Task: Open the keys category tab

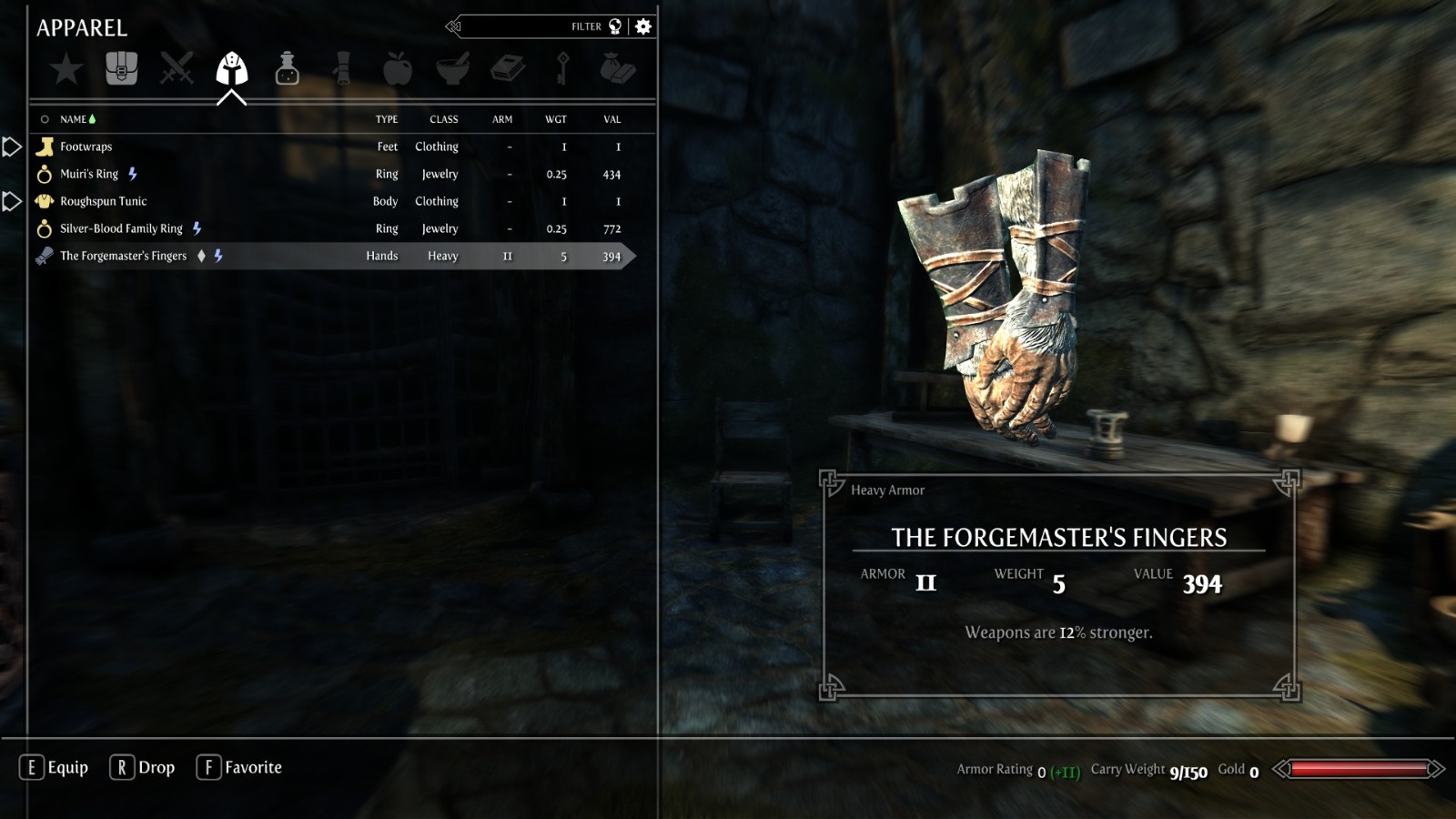Action: coord(562,69)
